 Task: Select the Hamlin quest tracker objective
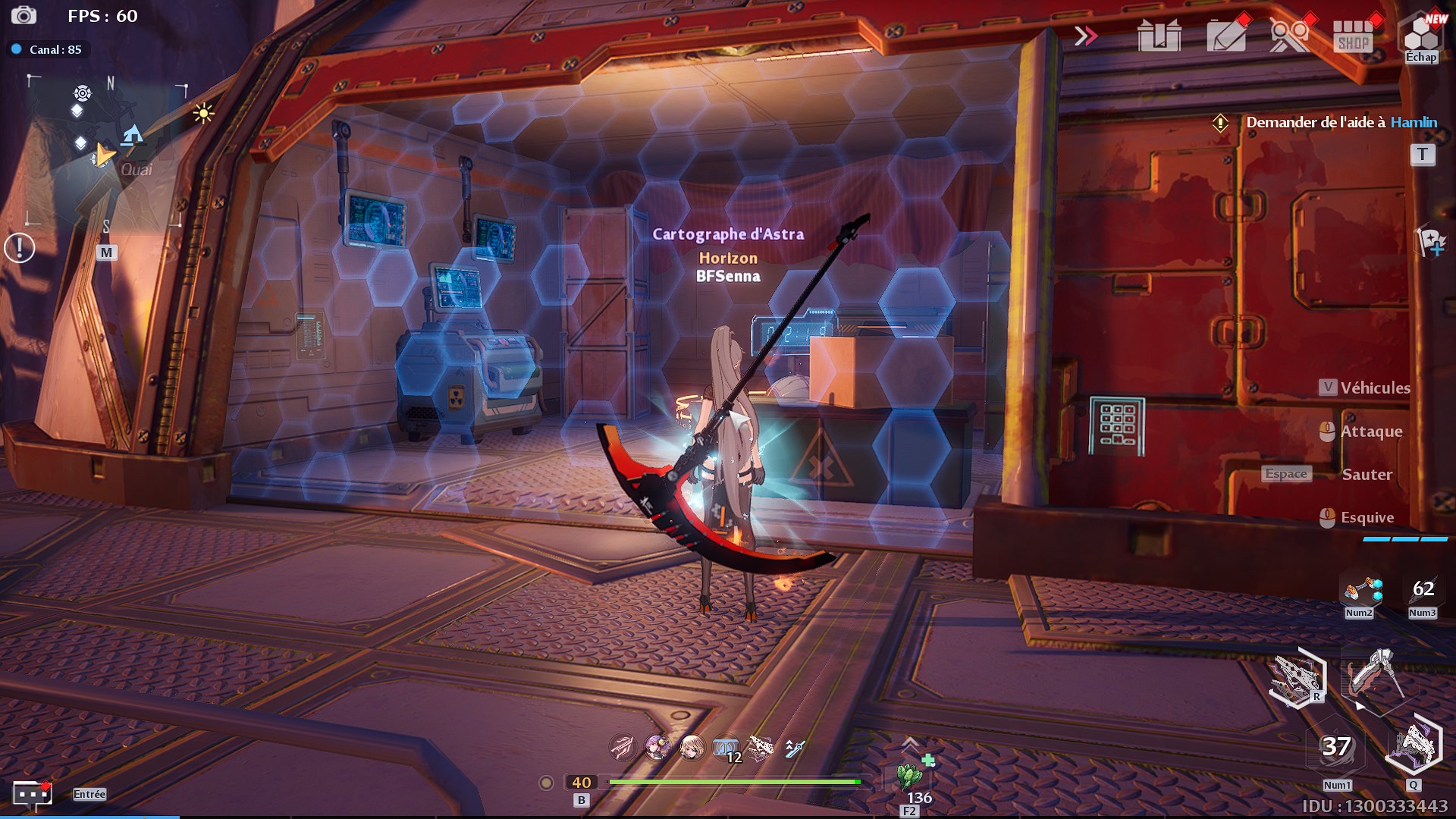coord(1341,122)
